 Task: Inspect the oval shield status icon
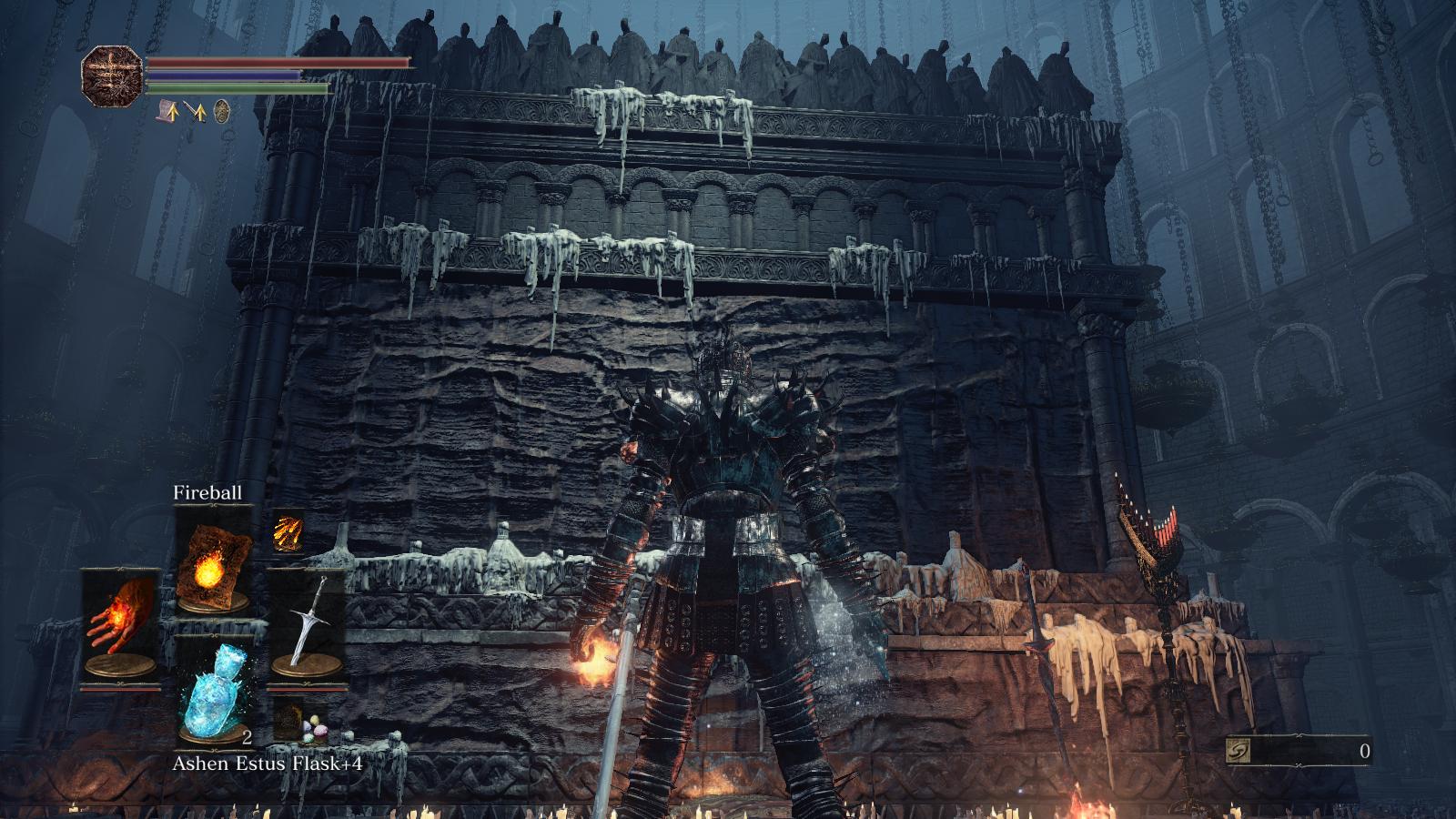point(221,112)
